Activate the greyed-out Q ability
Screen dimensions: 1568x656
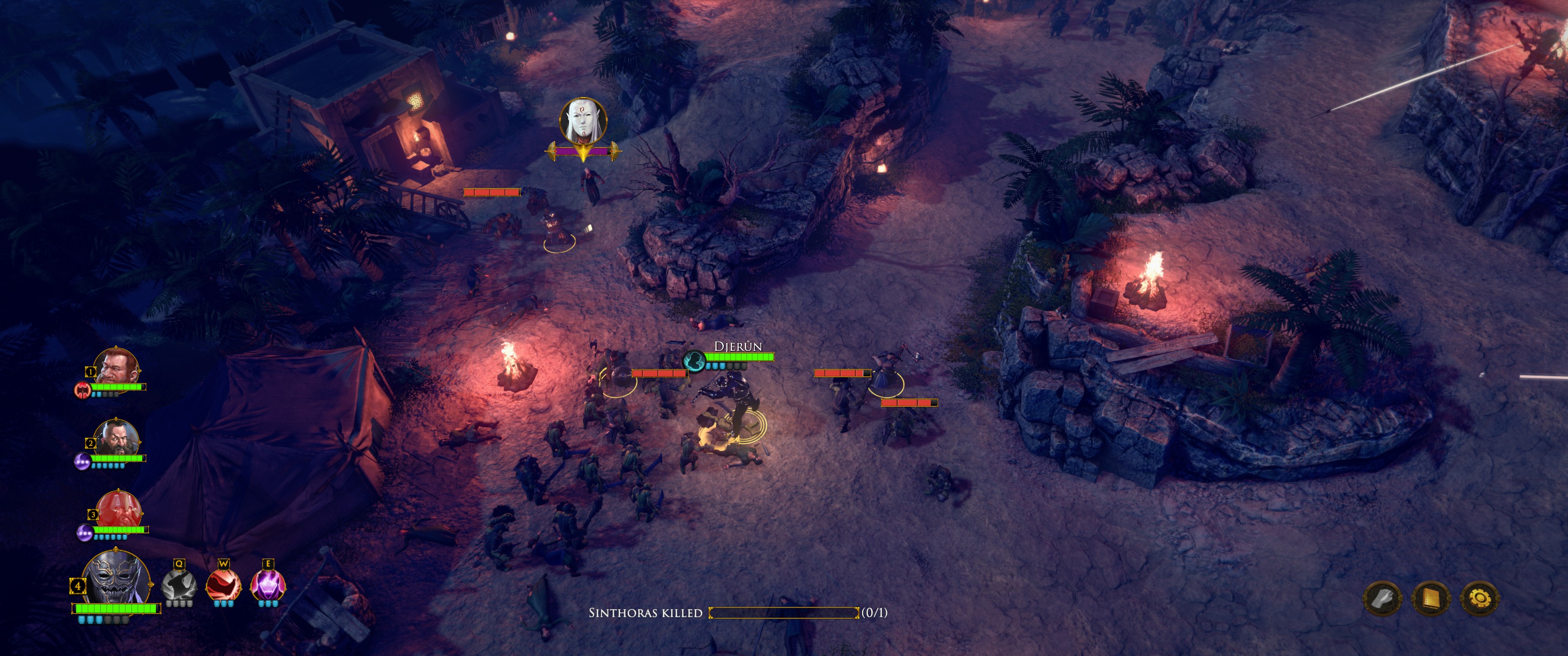179,585
